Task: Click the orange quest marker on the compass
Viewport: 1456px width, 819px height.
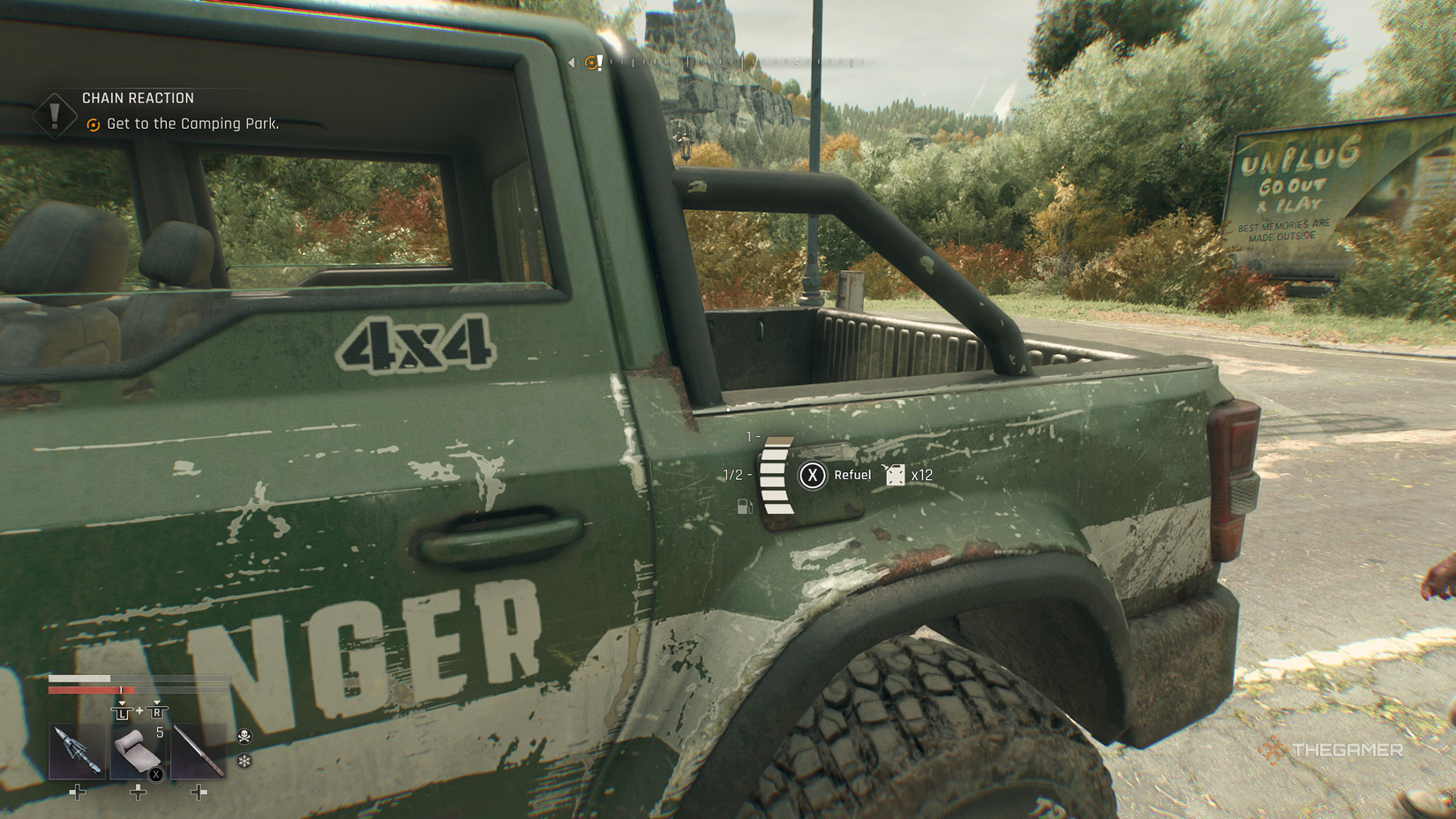Action: 592,62
